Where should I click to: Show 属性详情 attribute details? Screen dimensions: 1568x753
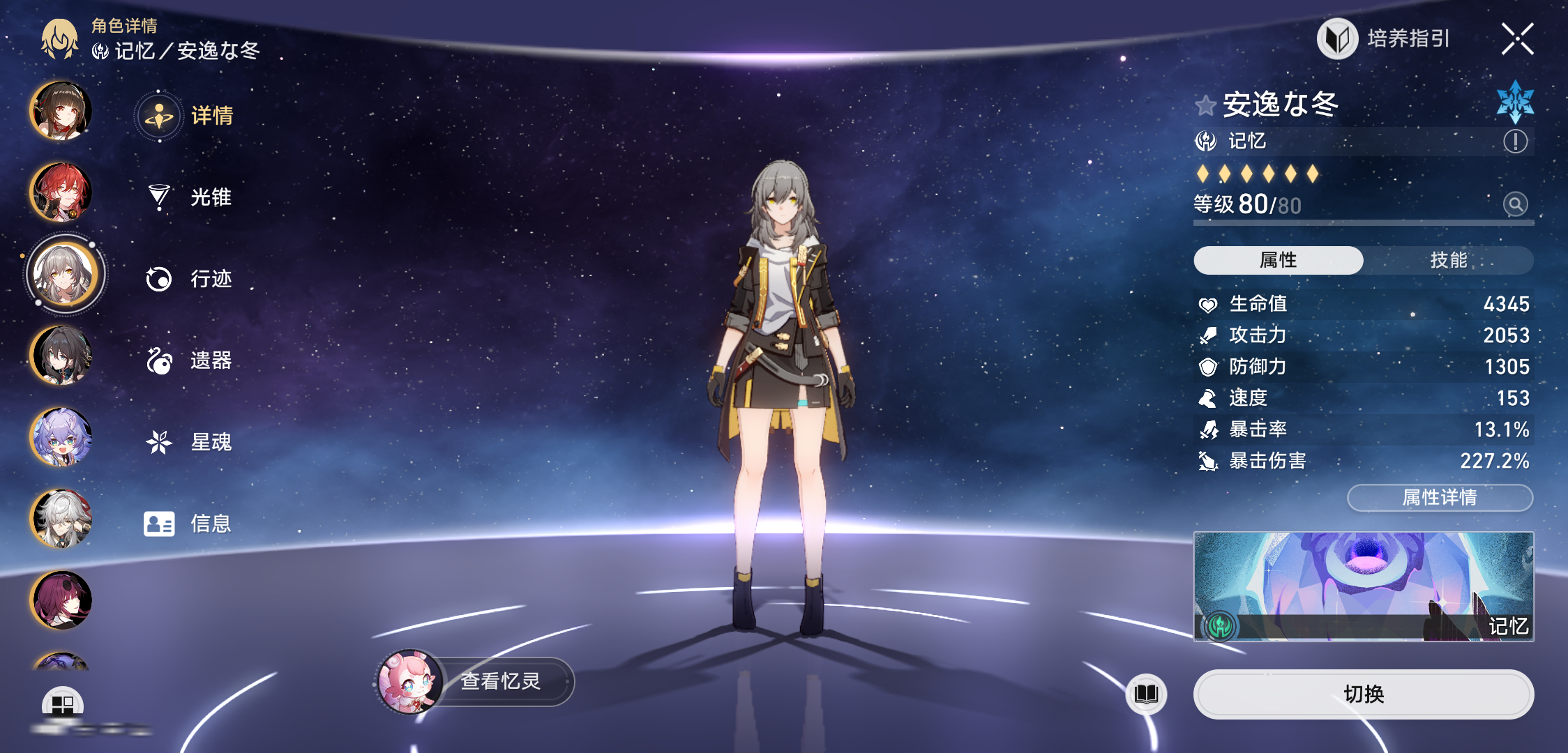pos(1439,498)
